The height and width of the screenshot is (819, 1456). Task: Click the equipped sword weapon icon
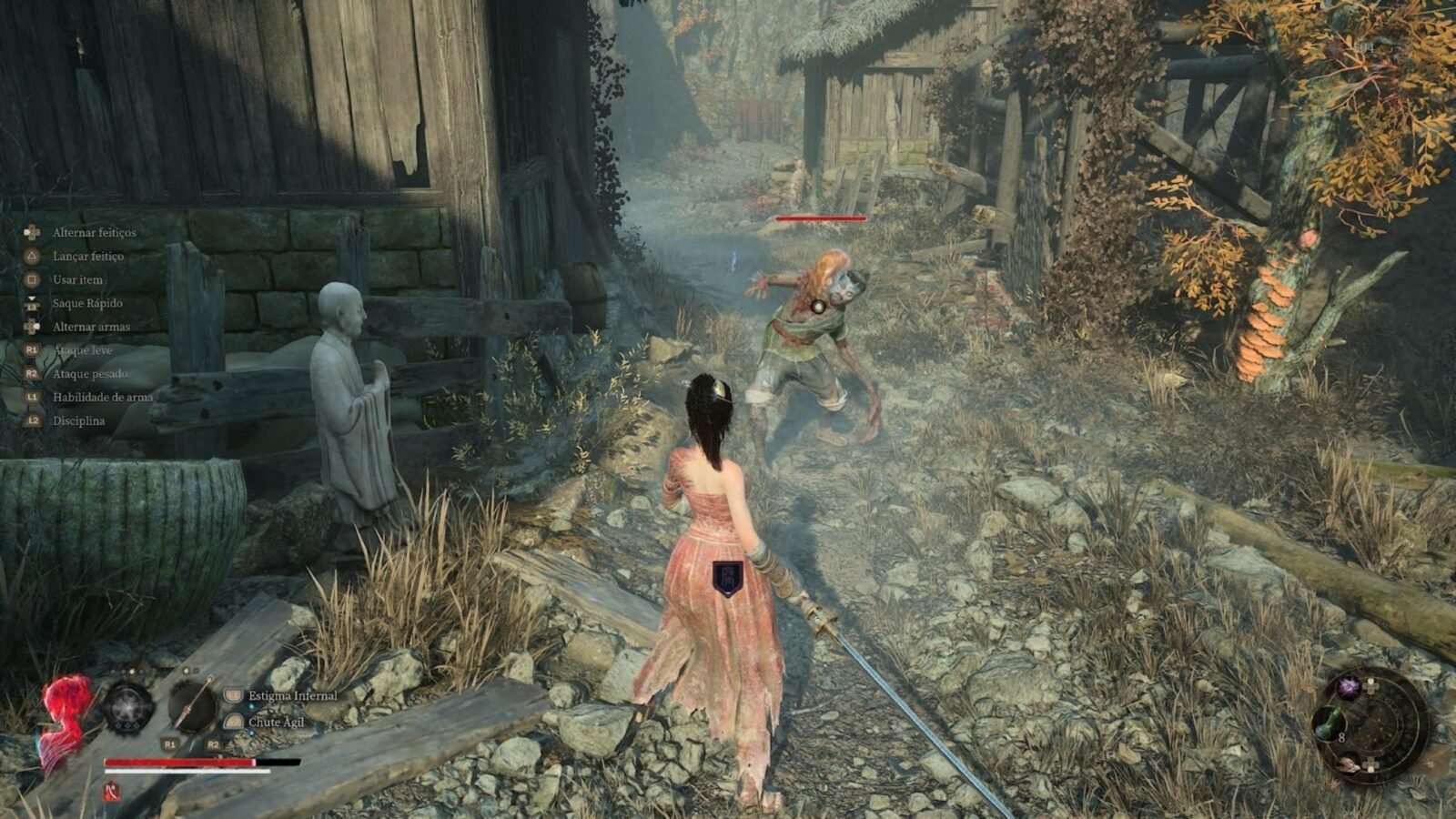(193, 707)
